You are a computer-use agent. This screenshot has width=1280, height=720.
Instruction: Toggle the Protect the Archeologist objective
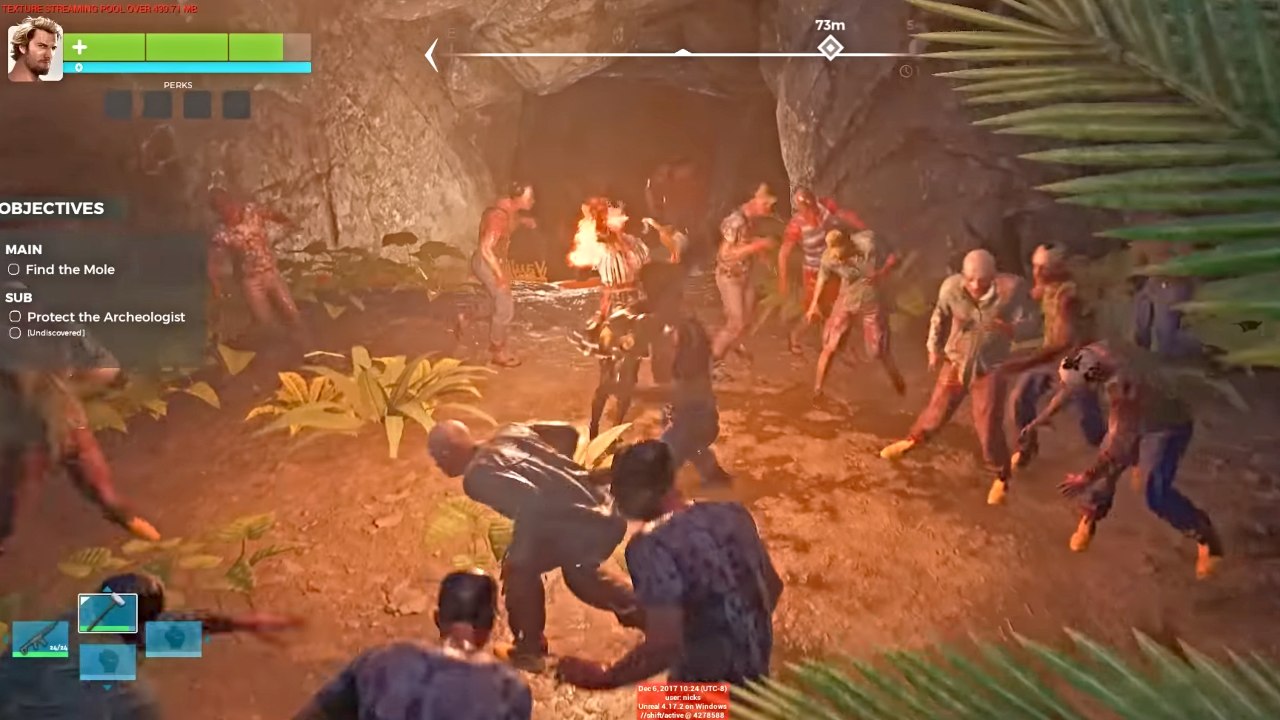coord(15,316)
